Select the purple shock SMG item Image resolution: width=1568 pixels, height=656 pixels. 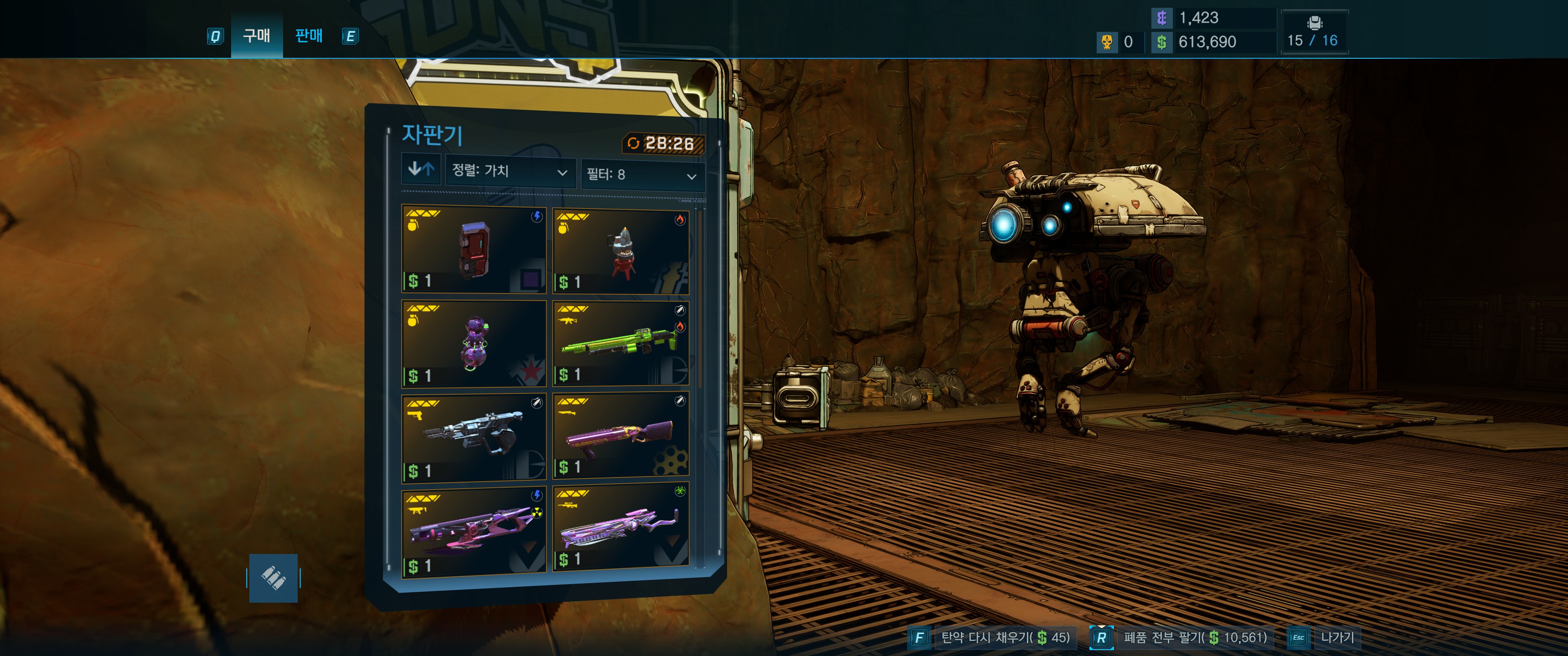[x=474, y=531]
